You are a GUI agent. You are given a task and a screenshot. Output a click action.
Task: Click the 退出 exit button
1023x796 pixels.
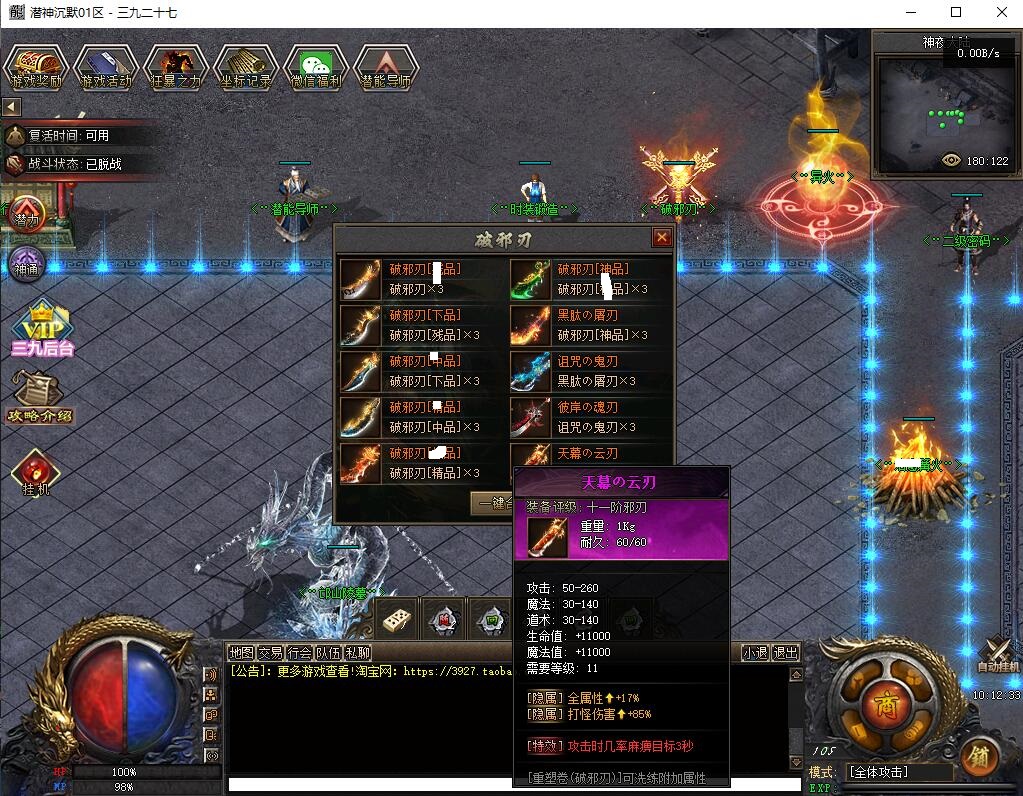pyautogui.click(x=786, y=653)
